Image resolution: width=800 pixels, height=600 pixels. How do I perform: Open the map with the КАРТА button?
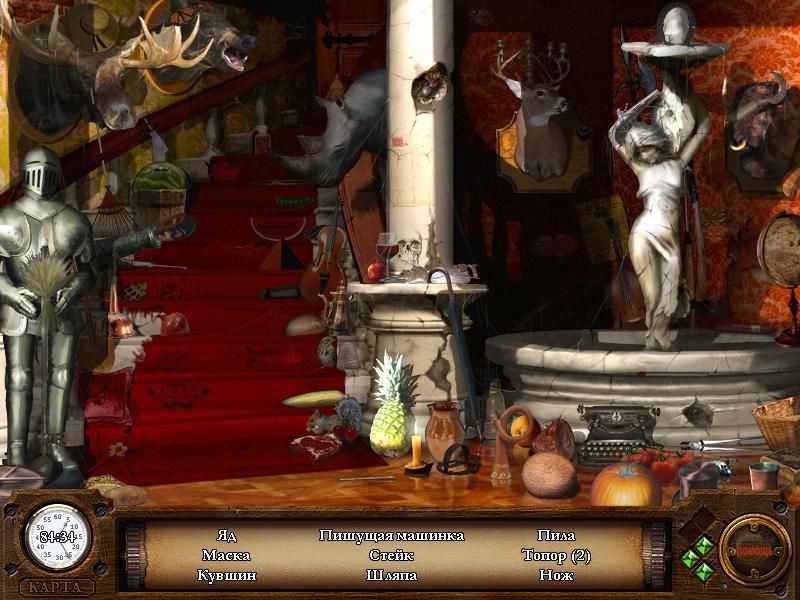tap(57, 587)
